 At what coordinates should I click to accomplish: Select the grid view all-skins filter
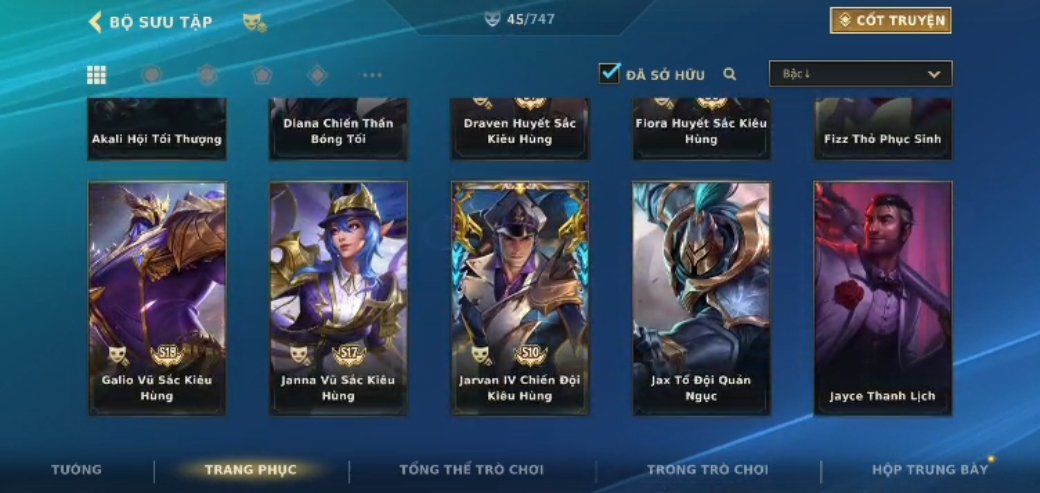97,75
